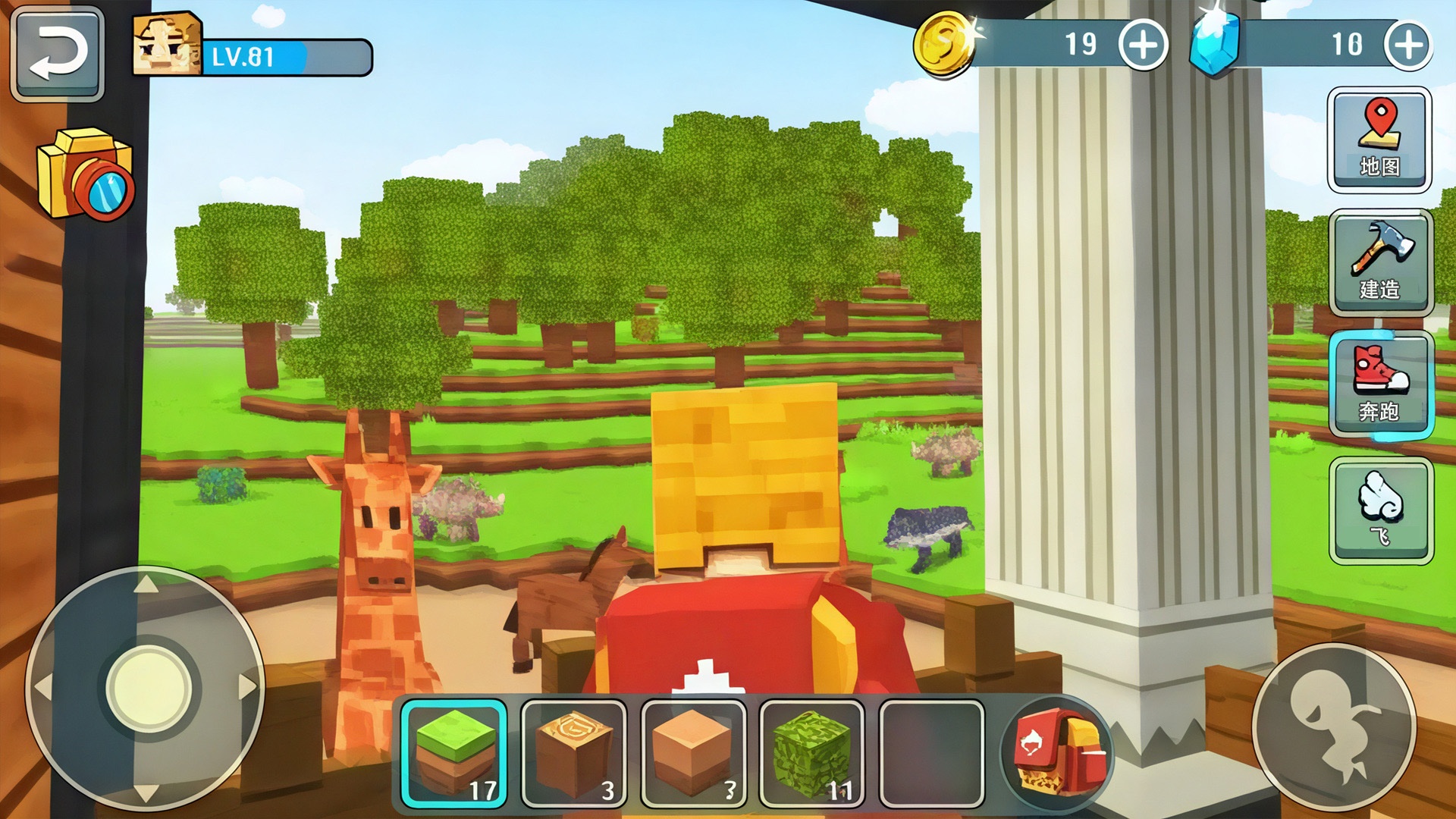
Task: Open the map (地图) button
Action: [x=1379, y=140]
